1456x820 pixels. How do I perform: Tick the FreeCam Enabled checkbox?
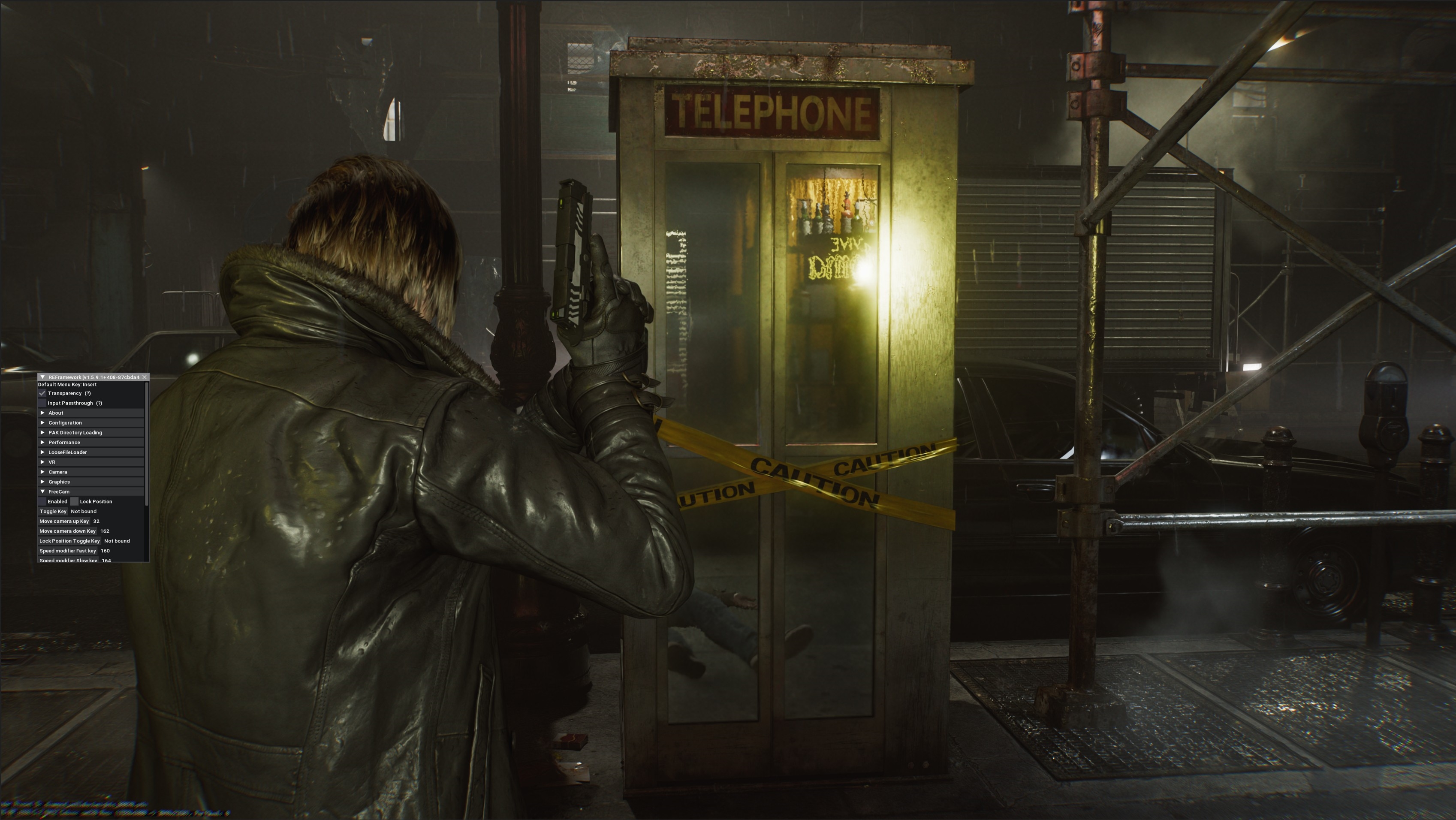(x=42, y=502)
